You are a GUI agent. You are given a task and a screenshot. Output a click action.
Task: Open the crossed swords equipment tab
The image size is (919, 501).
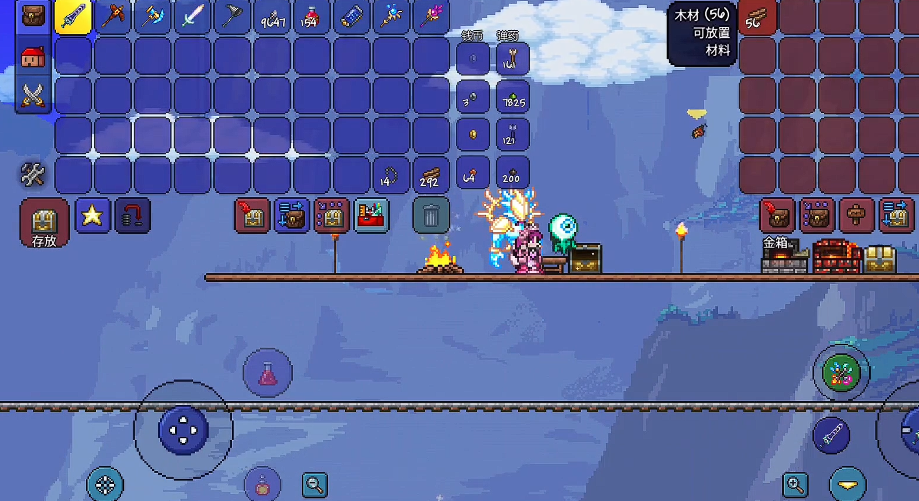33,95
